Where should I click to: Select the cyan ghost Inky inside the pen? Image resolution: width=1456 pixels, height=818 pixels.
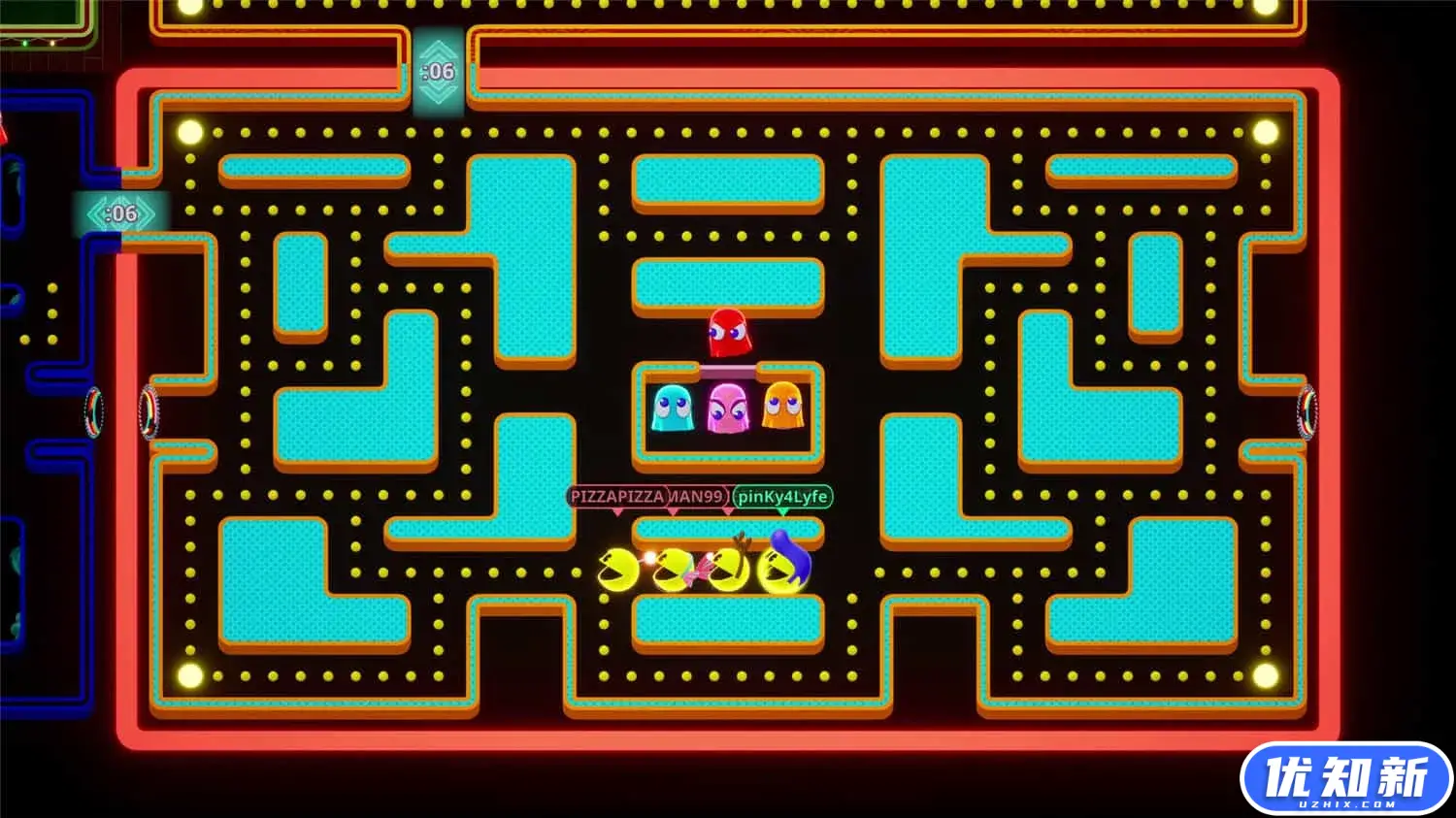[674, 408]
